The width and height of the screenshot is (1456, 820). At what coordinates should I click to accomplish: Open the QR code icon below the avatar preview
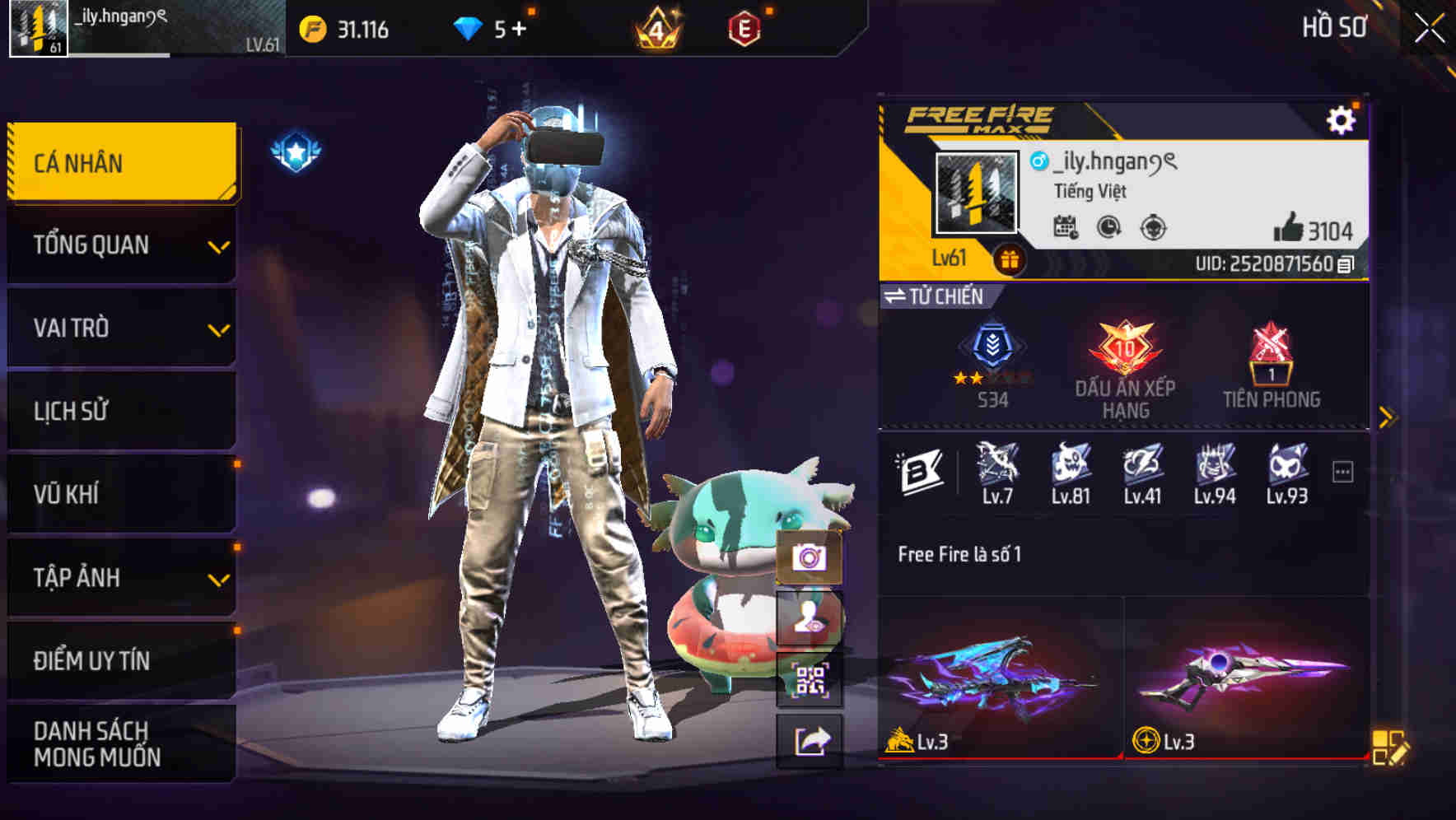pyautogui.click(x=811, y=679)
